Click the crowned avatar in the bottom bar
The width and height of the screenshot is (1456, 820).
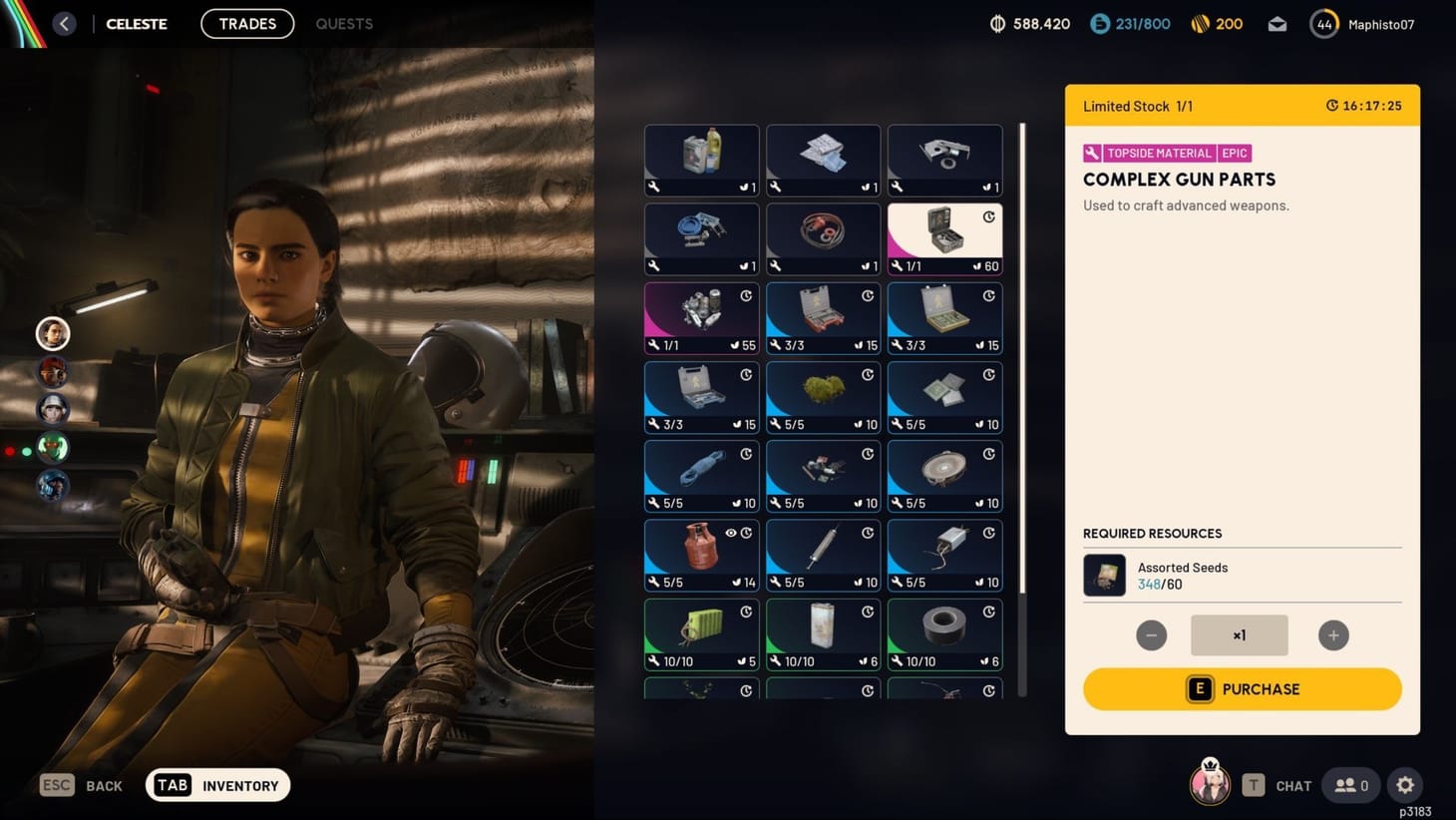[1210, 784]
